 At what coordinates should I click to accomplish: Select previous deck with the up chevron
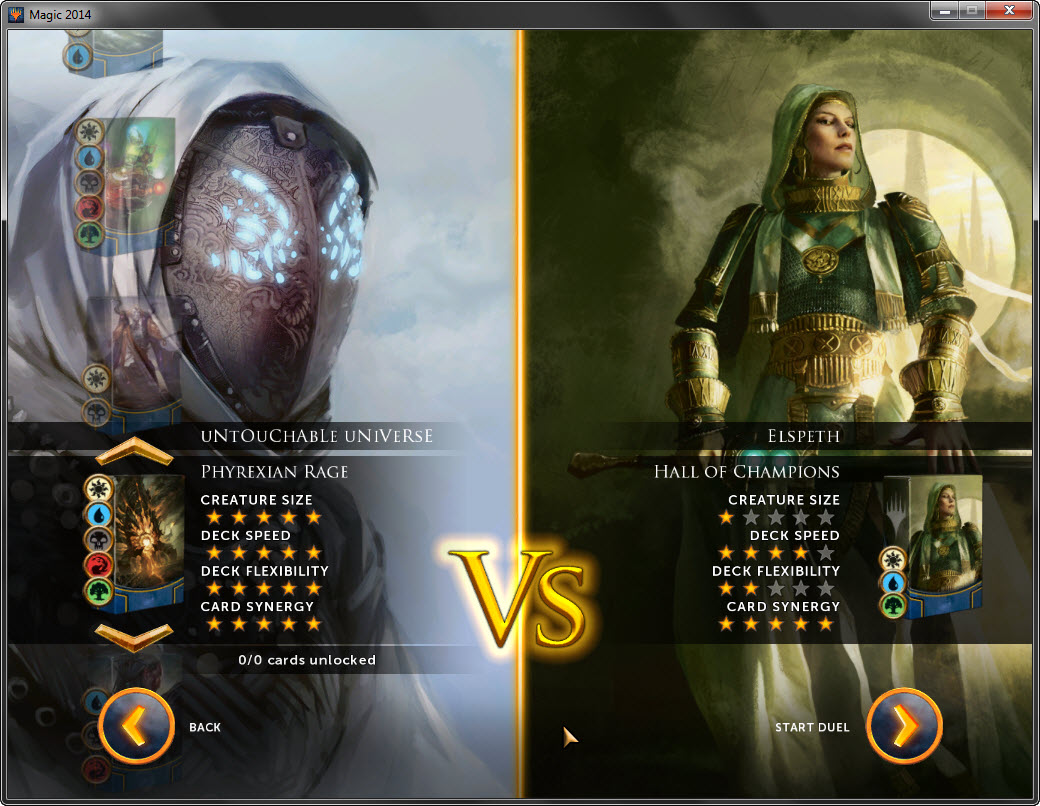click(134, 453)
